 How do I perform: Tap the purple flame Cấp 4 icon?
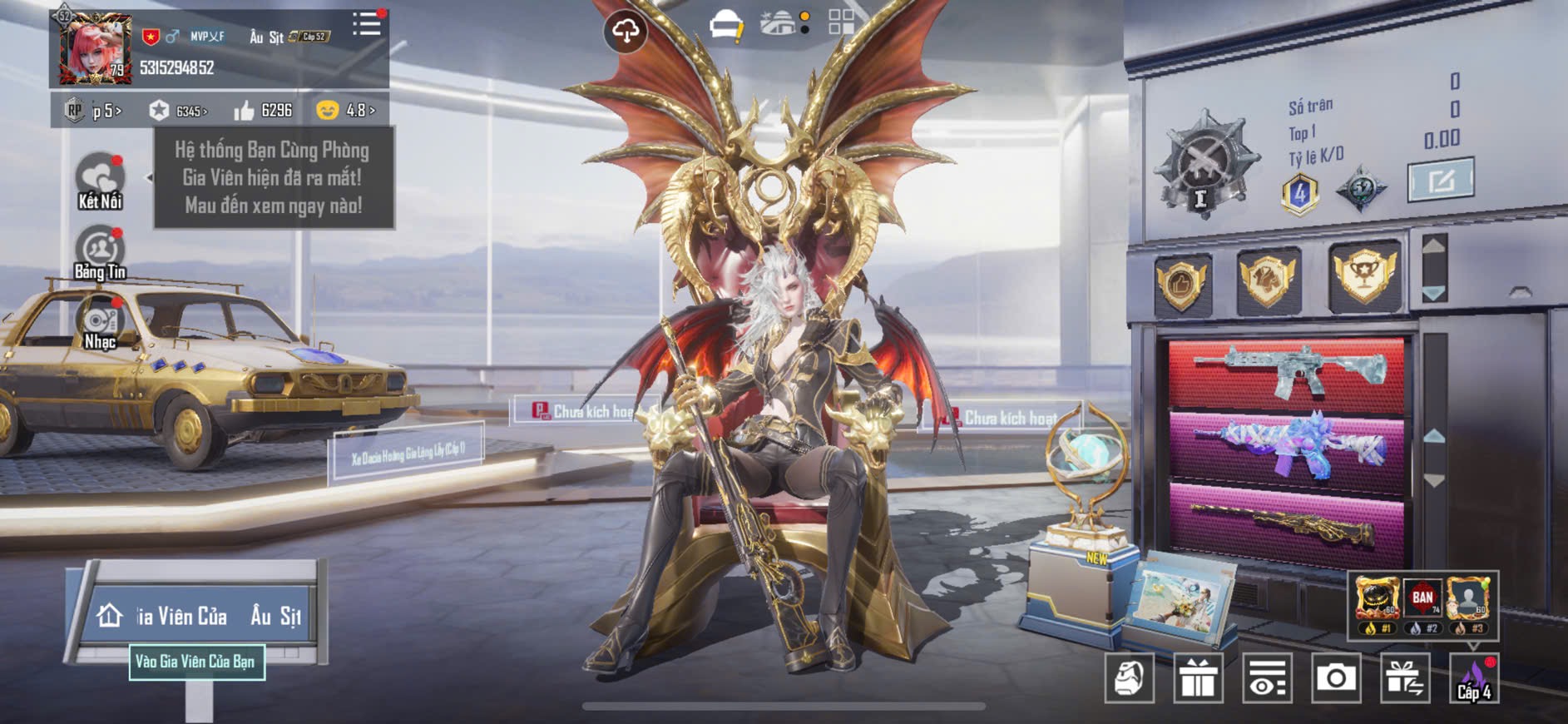coord(1473,678)
